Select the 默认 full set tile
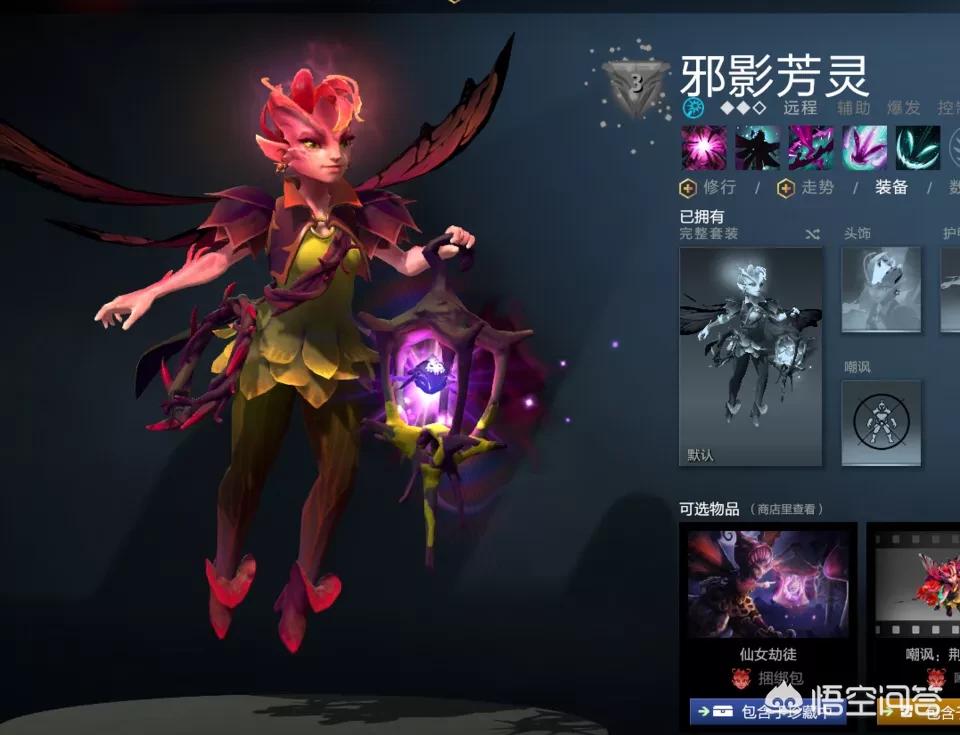Screen dimensions: 960x735 point(751,357)
